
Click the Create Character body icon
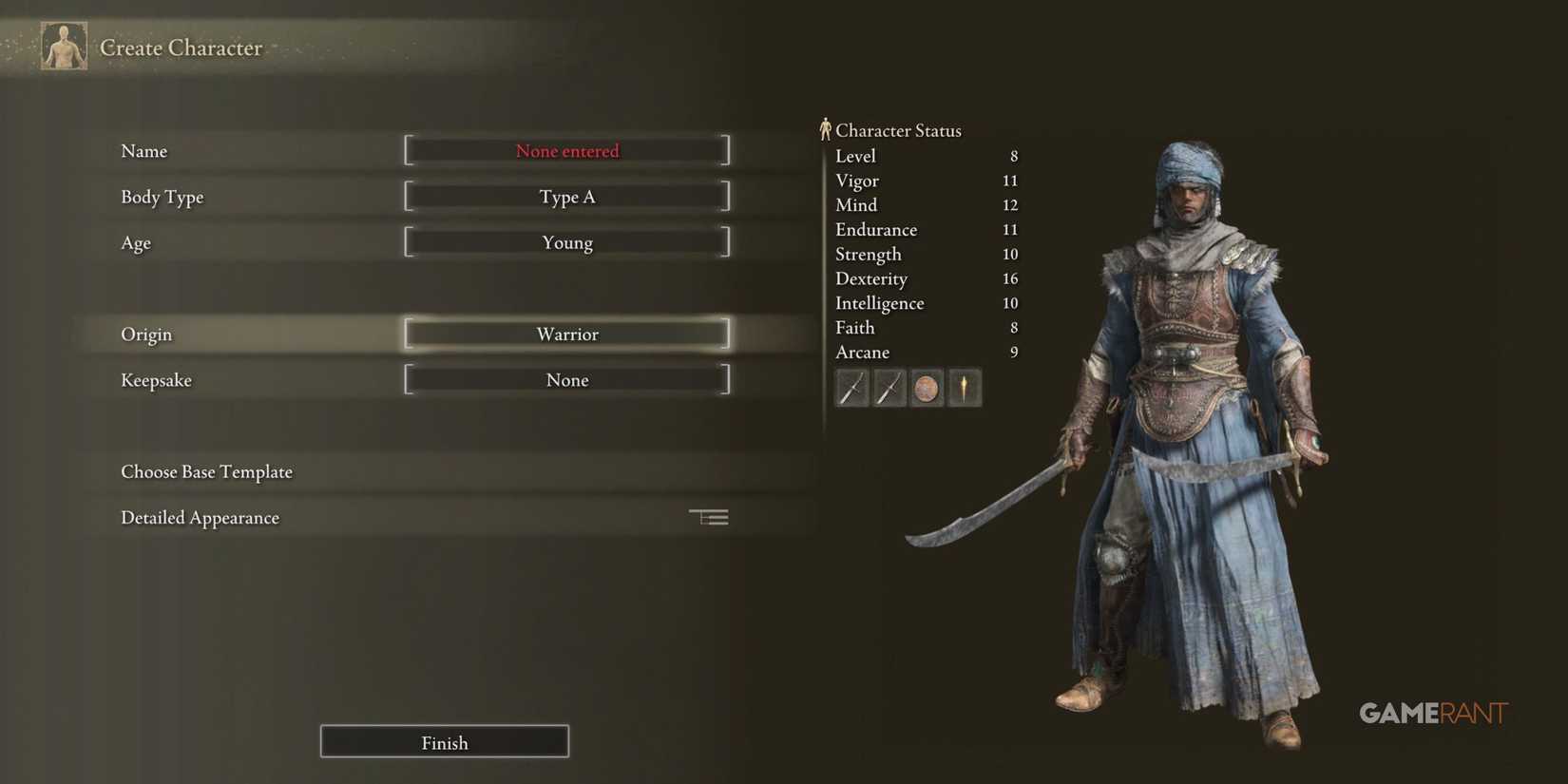point(63,45)
